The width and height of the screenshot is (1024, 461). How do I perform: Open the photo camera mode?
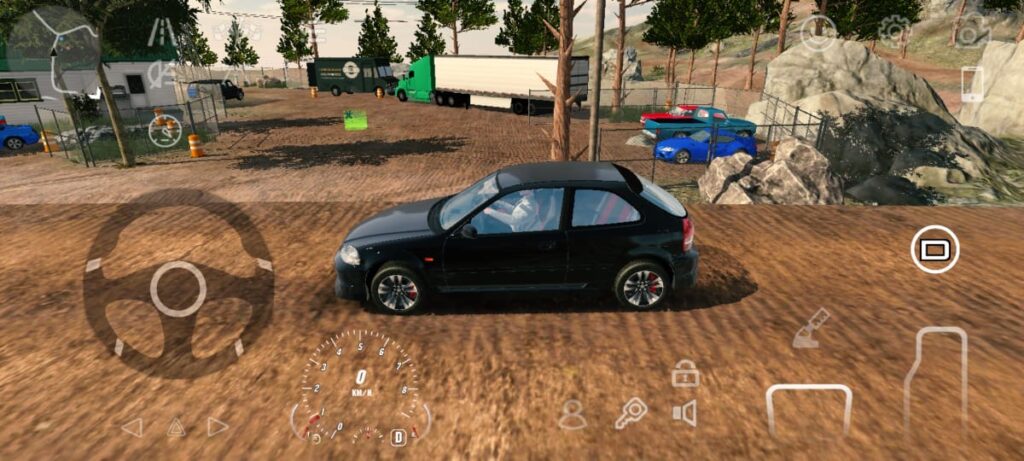point(970,31)
